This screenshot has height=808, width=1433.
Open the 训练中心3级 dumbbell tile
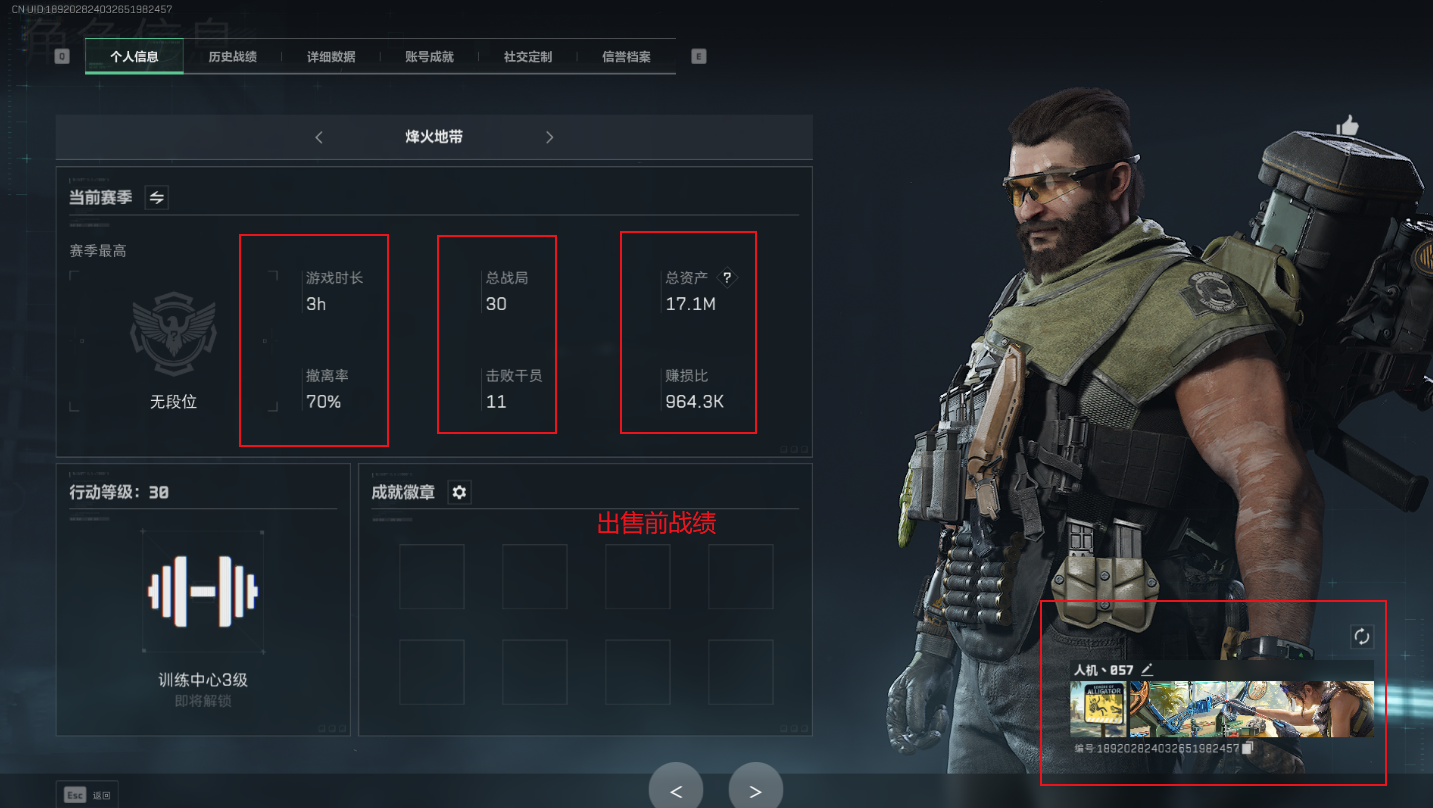pyautogui.click(x=203, y=592)
